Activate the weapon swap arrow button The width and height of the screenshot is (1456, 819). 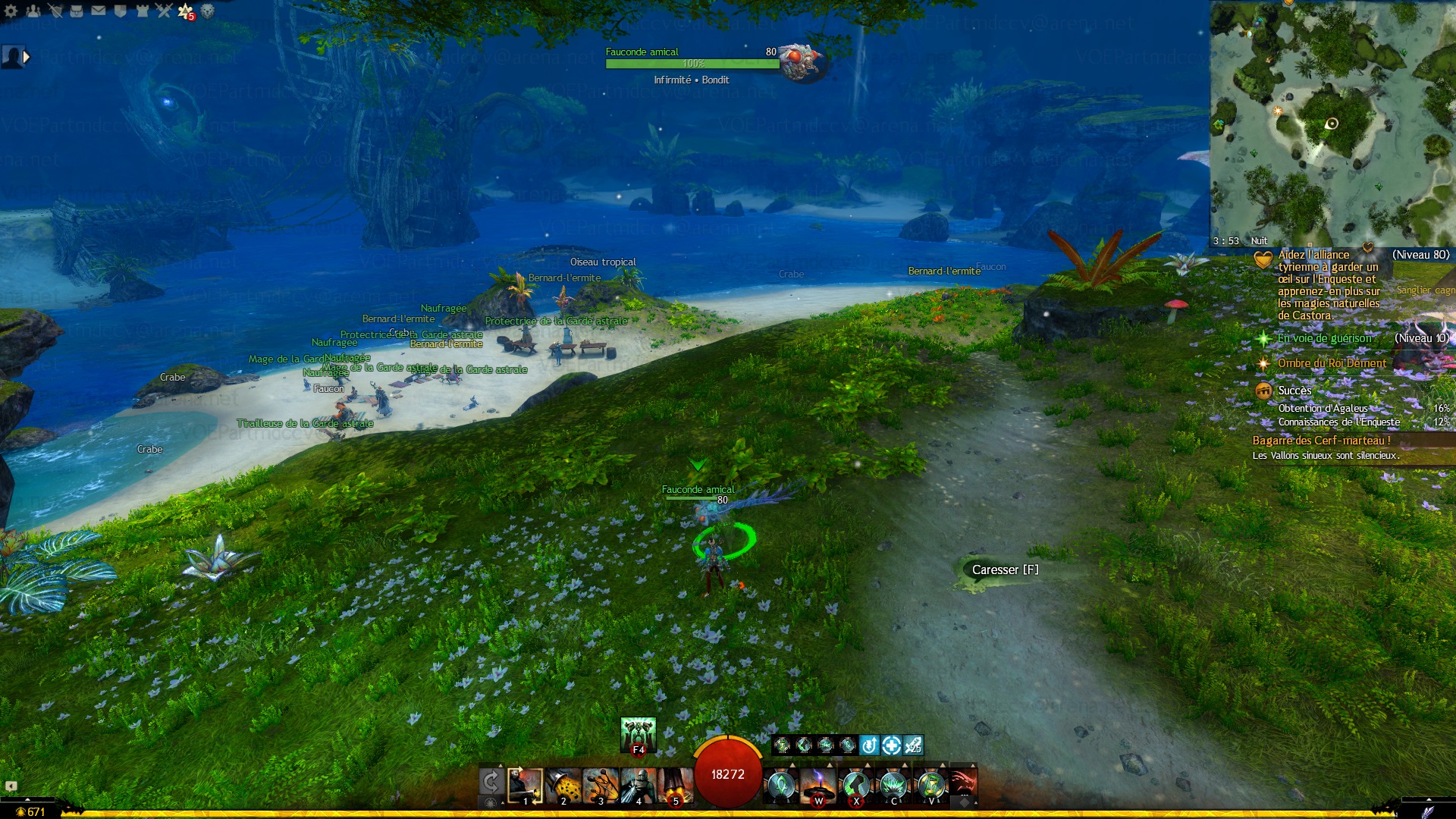coord(491,783)
